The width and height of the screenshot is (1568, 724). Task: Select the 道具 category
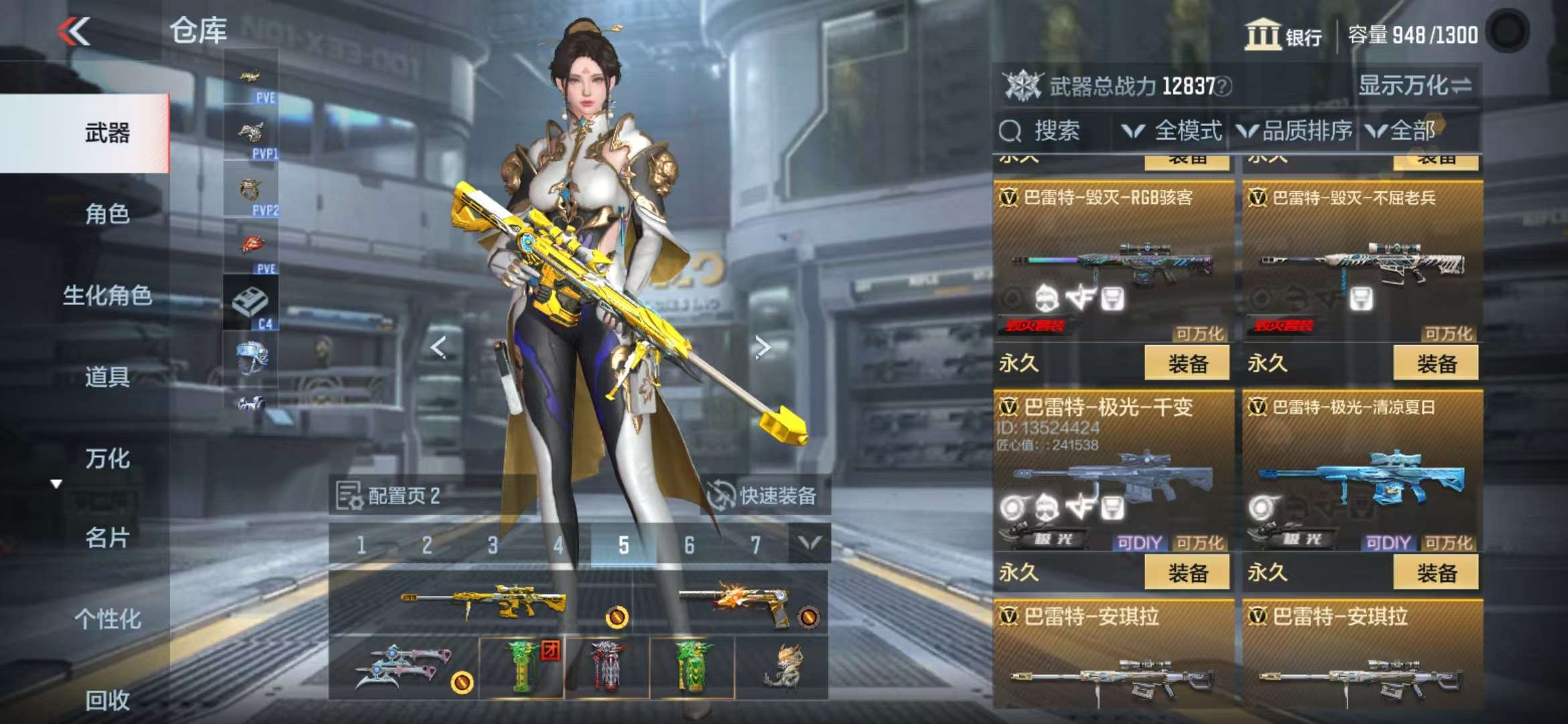pos(107,377)
